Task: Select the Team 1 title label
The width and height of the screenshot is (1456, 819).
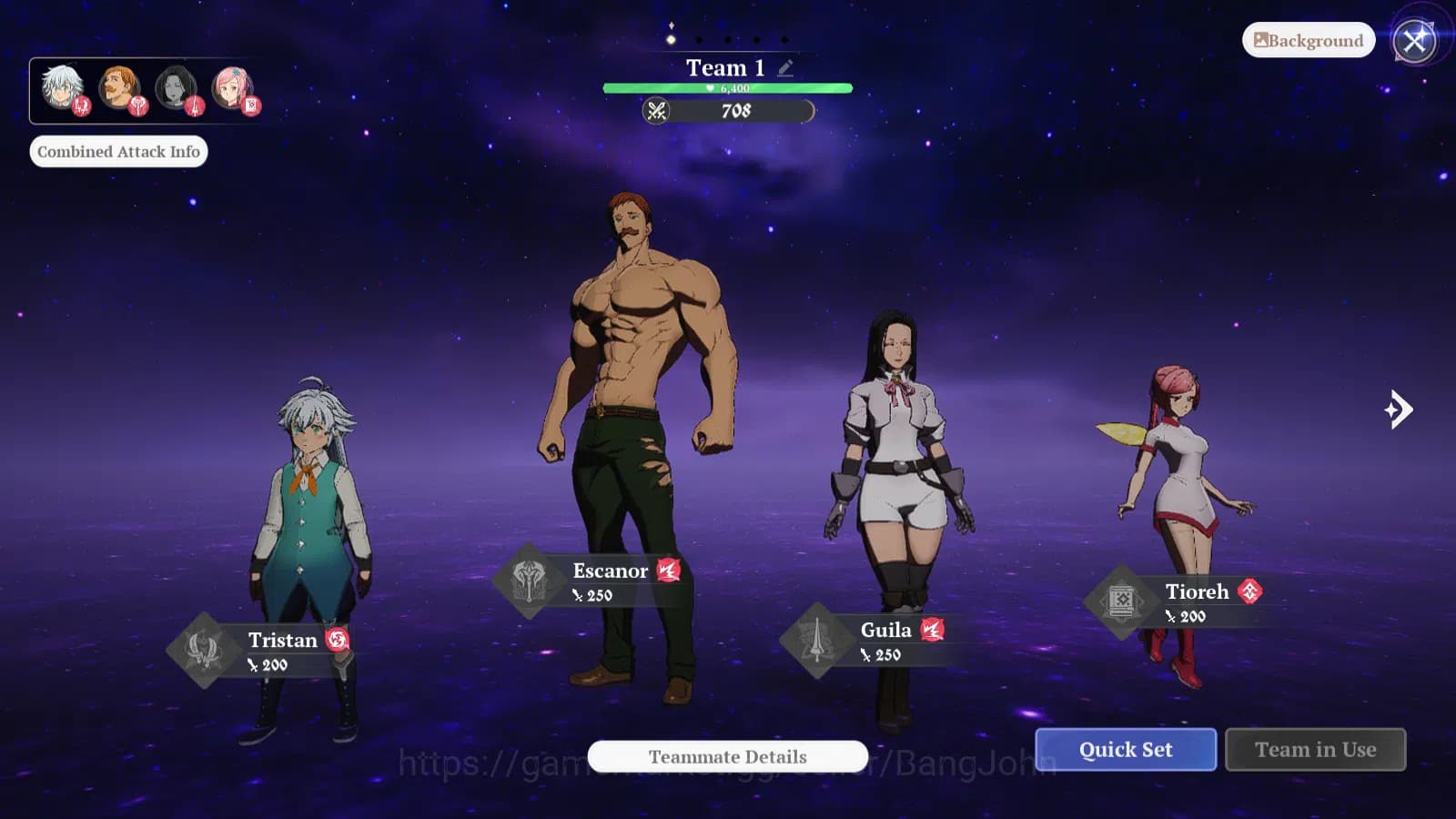Action: tap(725, 66)
